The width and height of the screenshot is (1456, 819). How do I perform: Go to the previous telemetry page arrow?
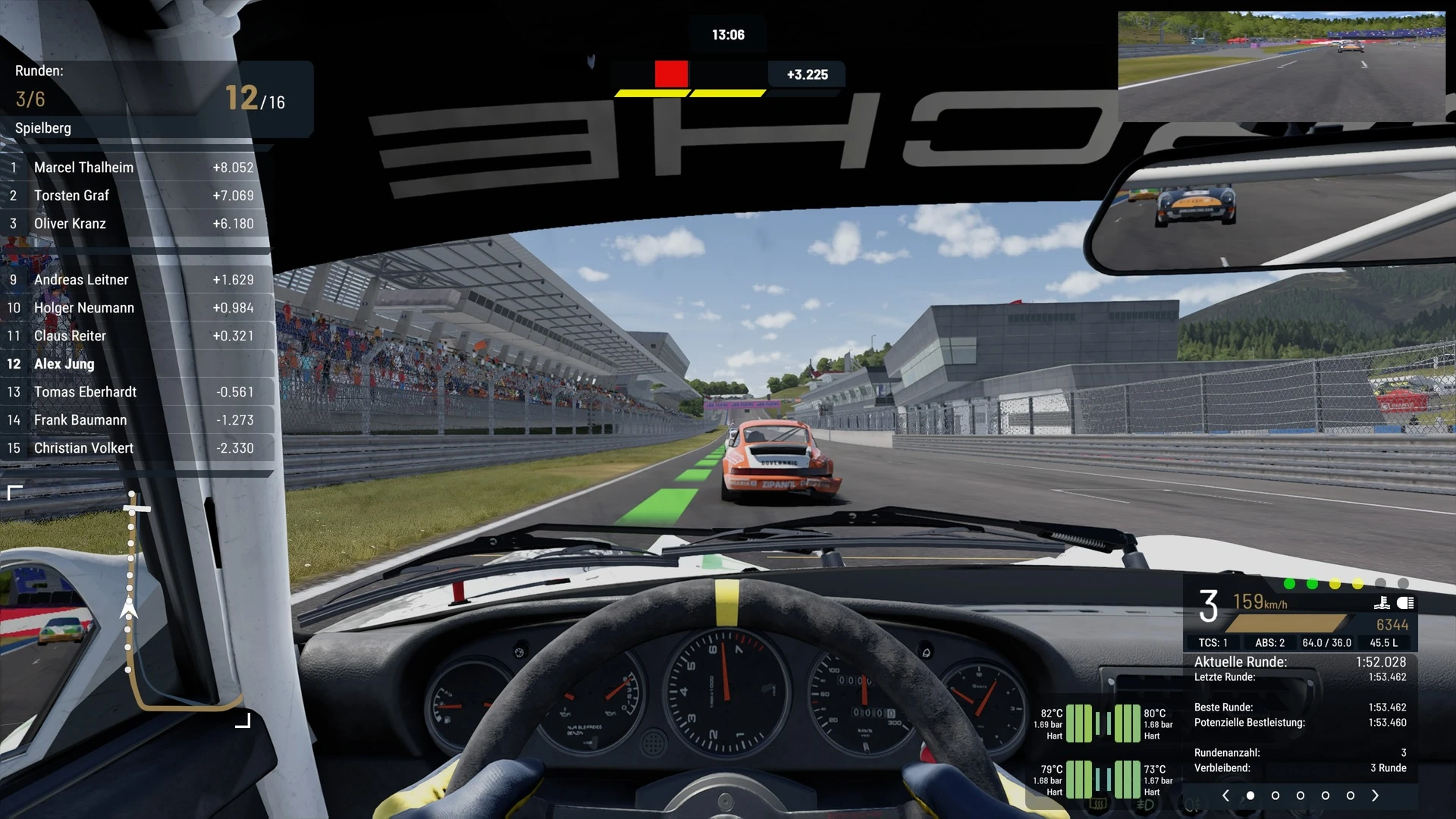[1225, 795]
